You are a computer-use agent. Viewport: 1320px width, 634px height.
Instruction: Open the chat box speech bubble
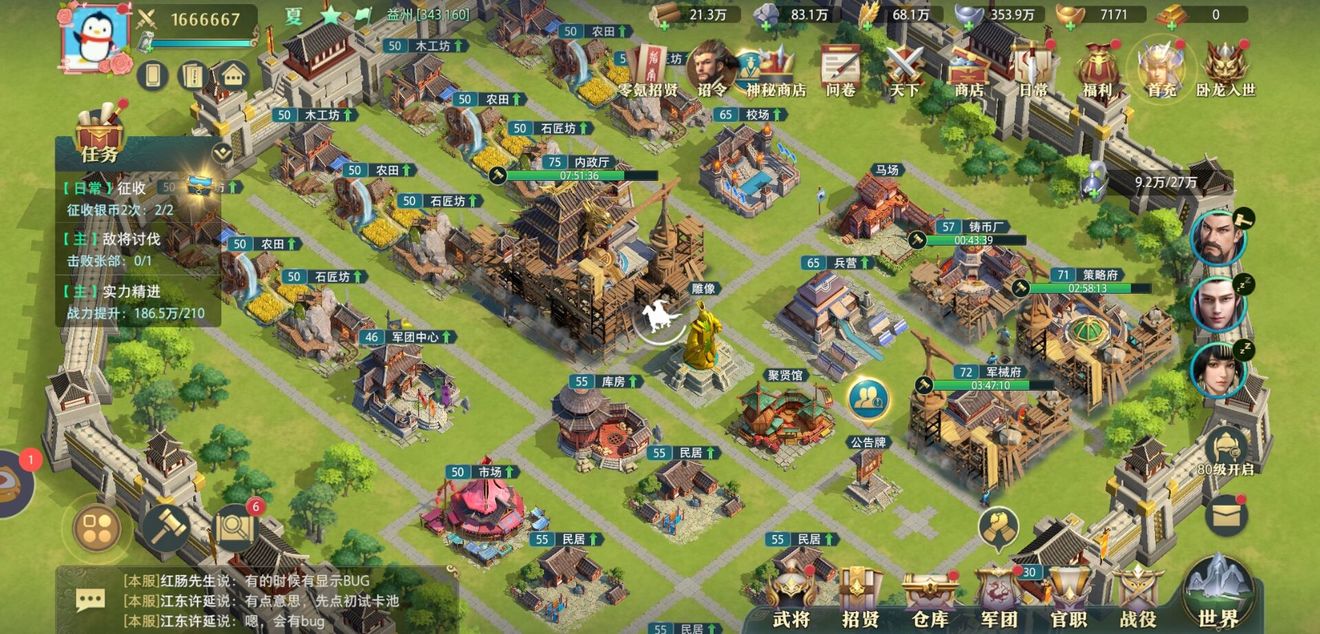[91, 599]
